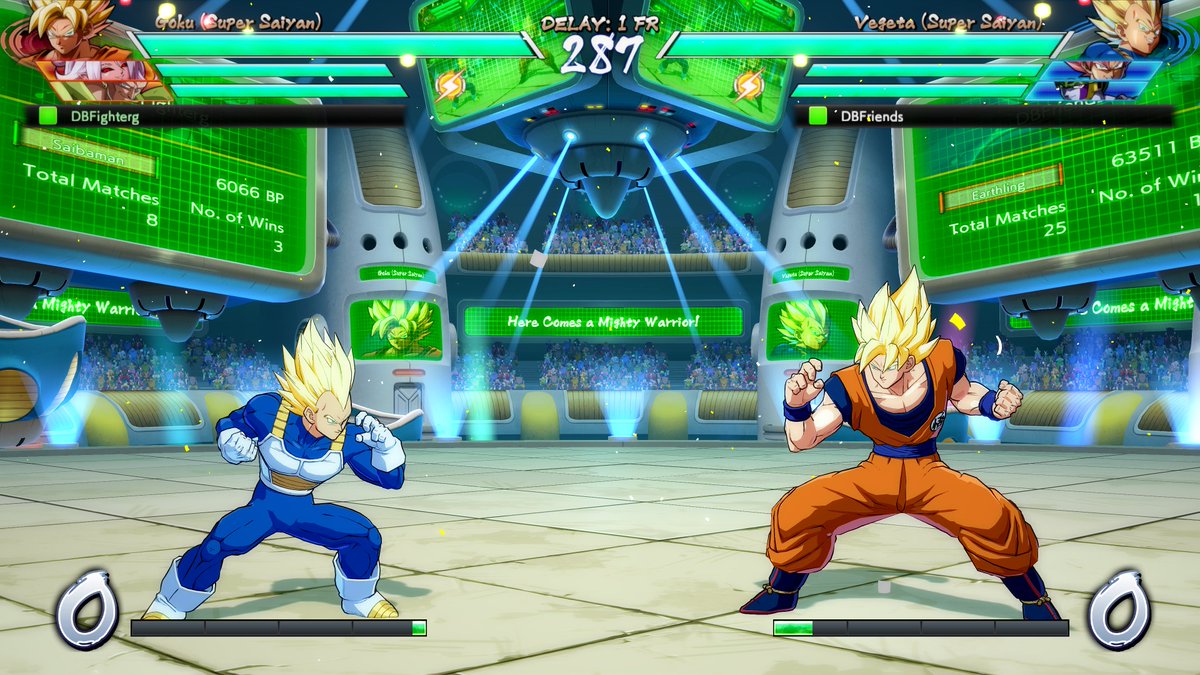Click the Ki gauge level orb beside Goku
This screenshot has width=1200, height=675.
(x=1118, y=609)
